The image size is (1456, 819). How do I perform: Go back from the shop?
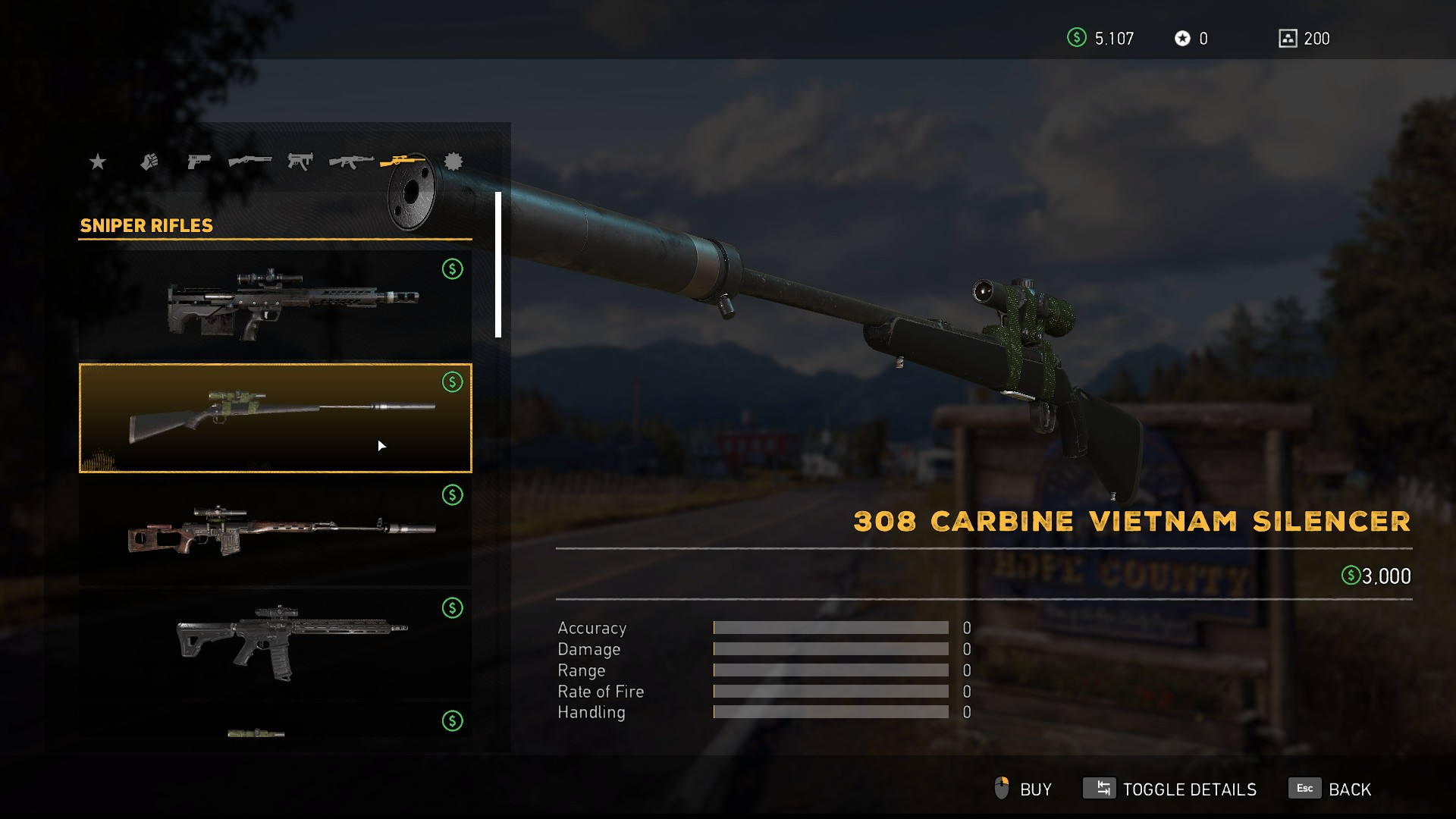tap(1330, 789)
